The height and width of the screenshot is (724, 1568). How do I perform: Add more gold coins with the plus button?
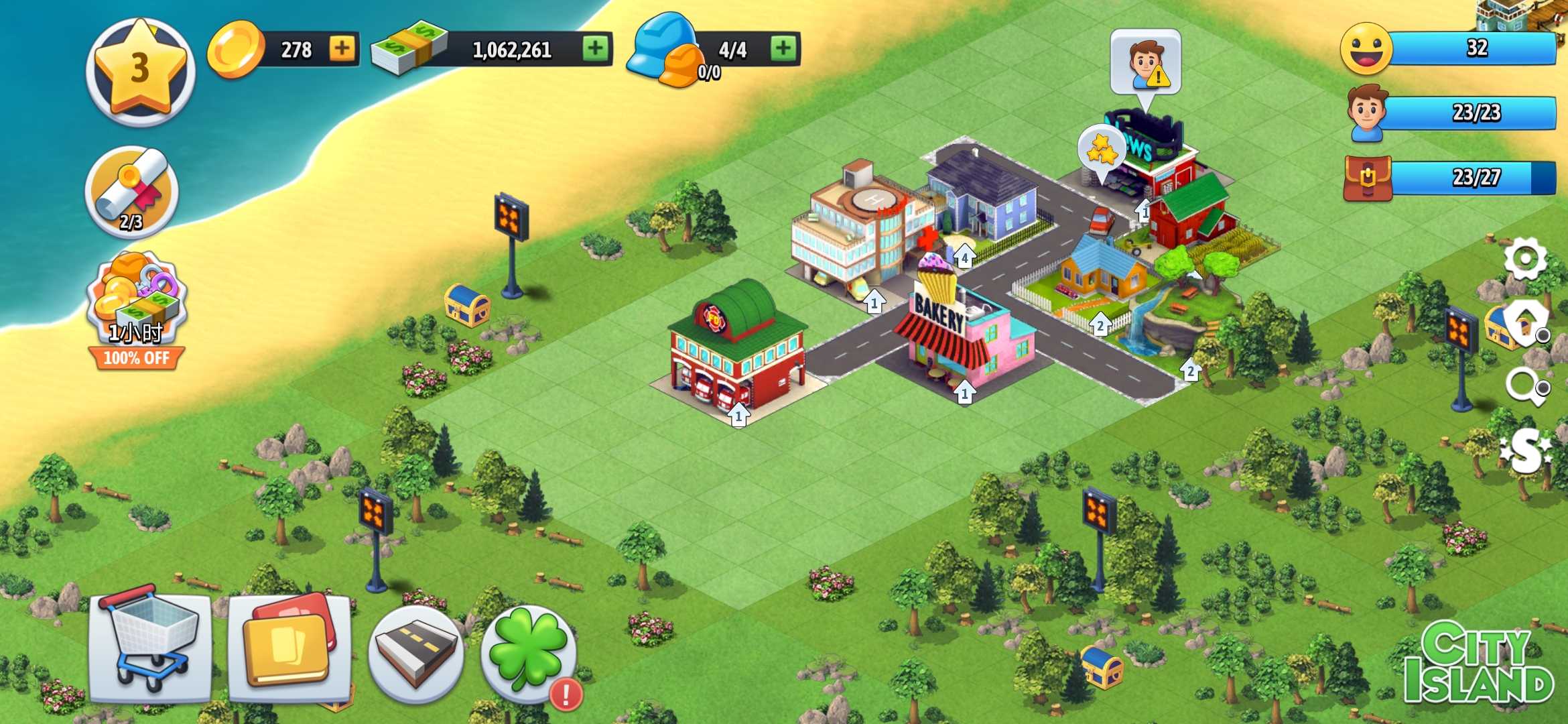click(342, 48)
